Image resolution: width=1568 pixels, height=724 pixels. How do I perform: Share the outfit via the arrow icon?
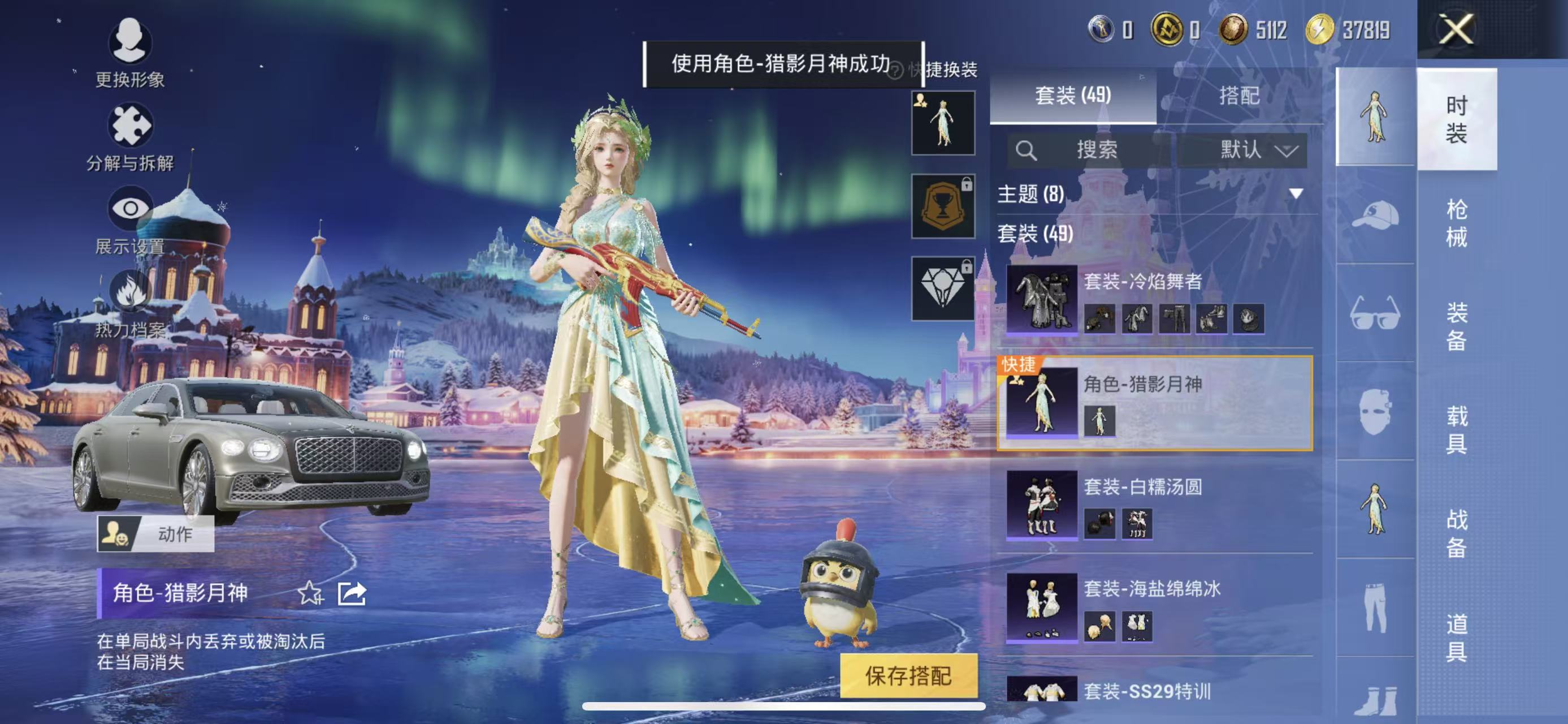(x=352, y=592)
